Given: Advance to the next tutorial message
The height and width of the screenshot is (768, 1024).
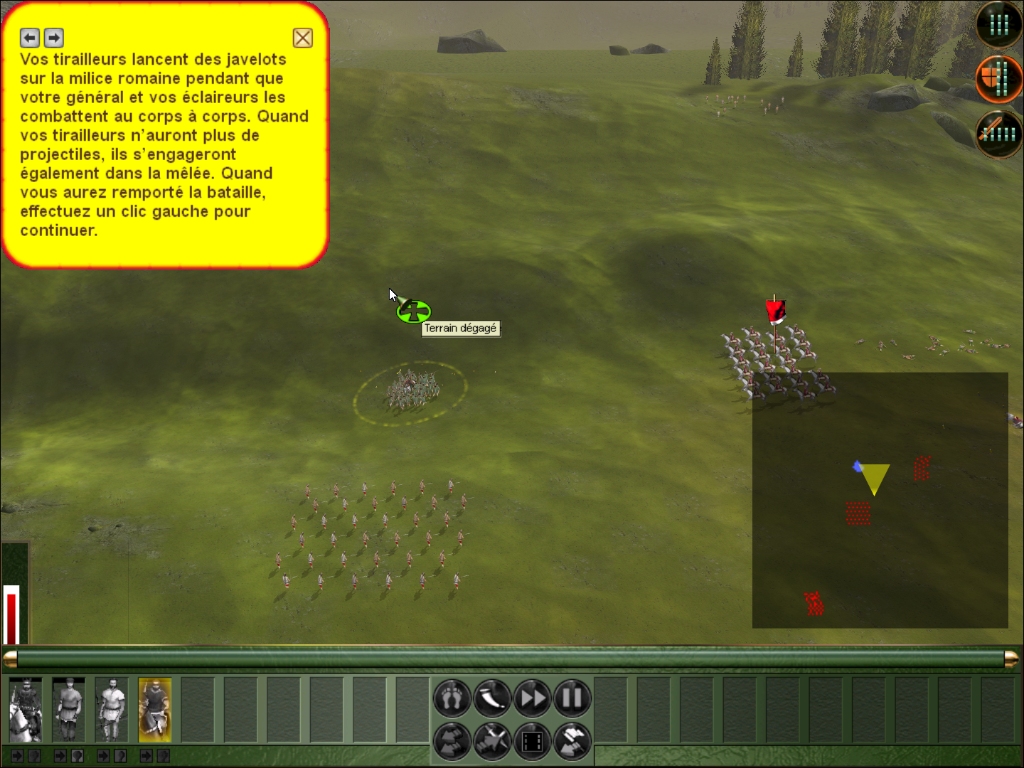Looking at the screenshot, I should click(x=54, y=38).
